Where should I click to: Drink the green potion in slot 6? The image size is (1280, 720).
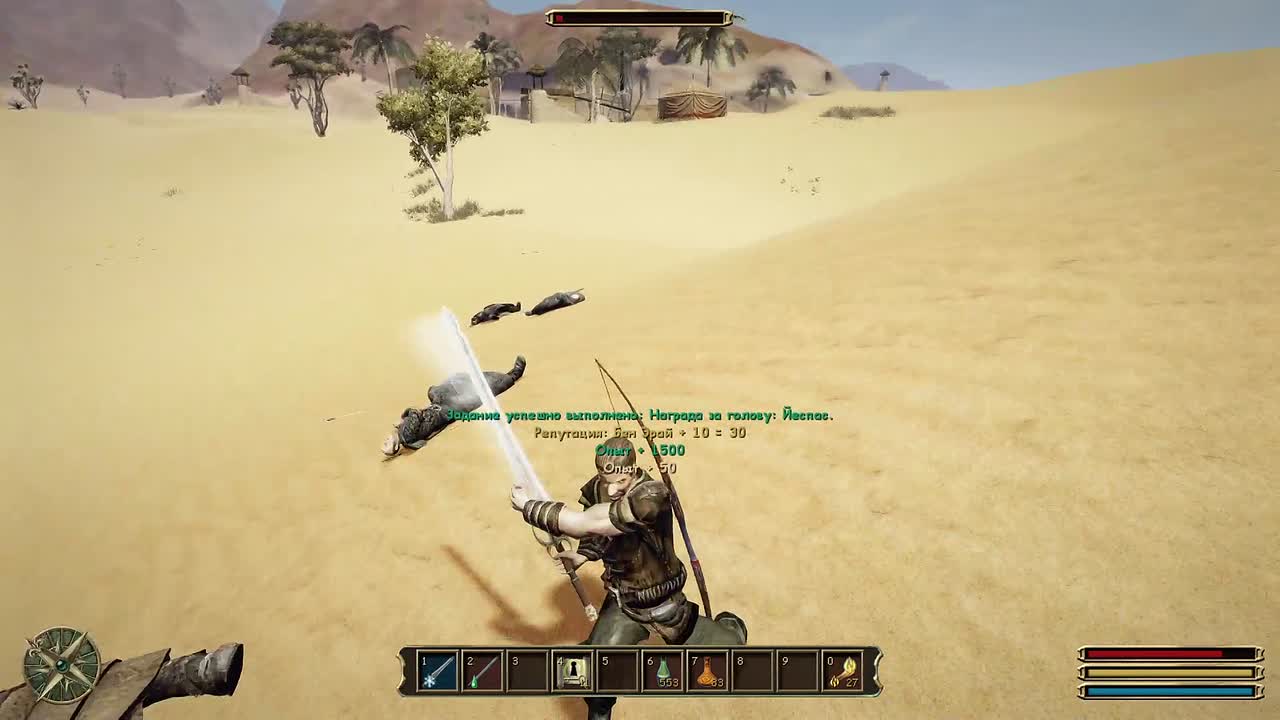coord(663,671)
